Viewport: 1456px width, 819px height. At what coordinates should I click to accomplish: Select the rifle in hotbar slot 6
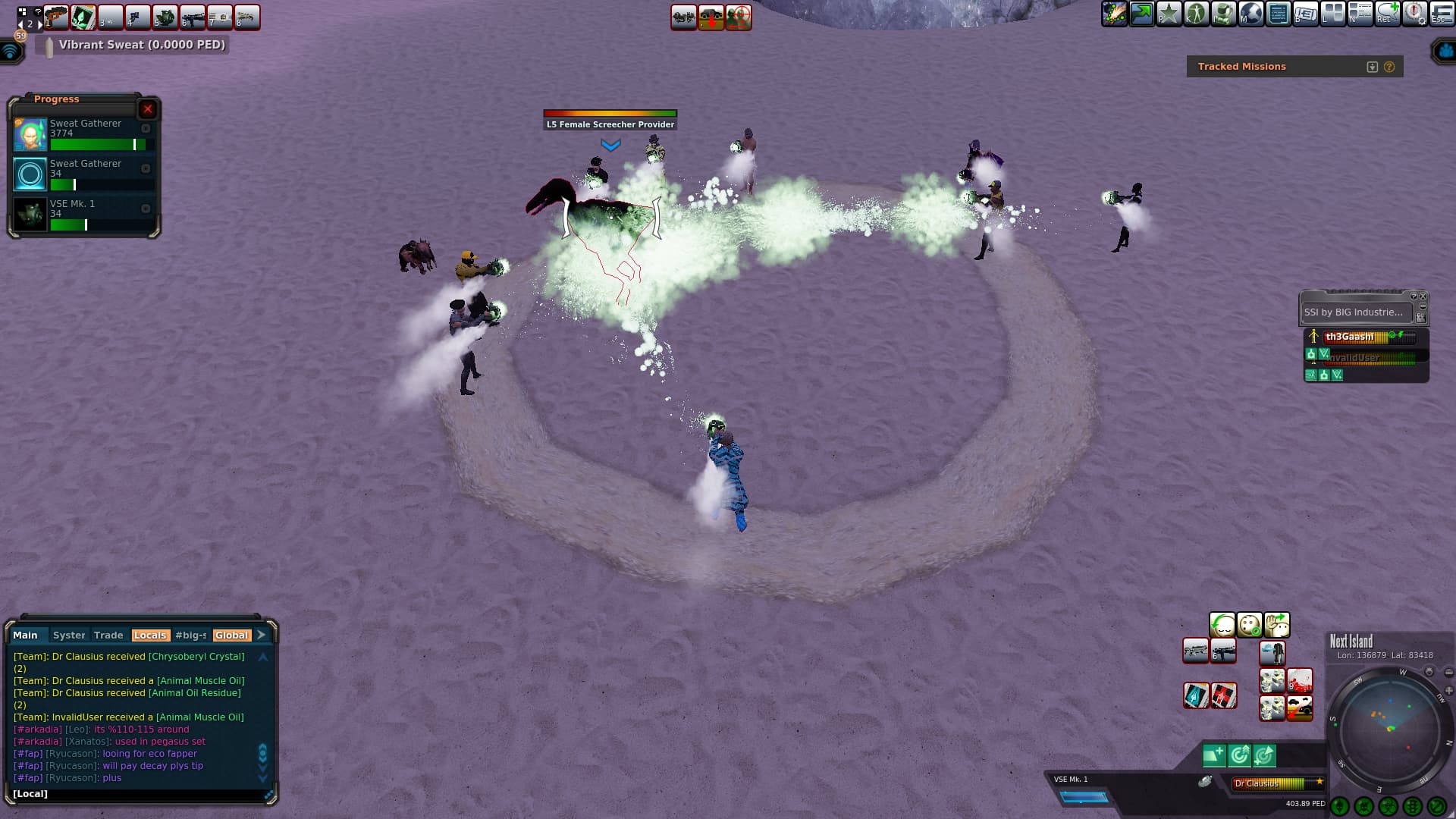point(193,17)
